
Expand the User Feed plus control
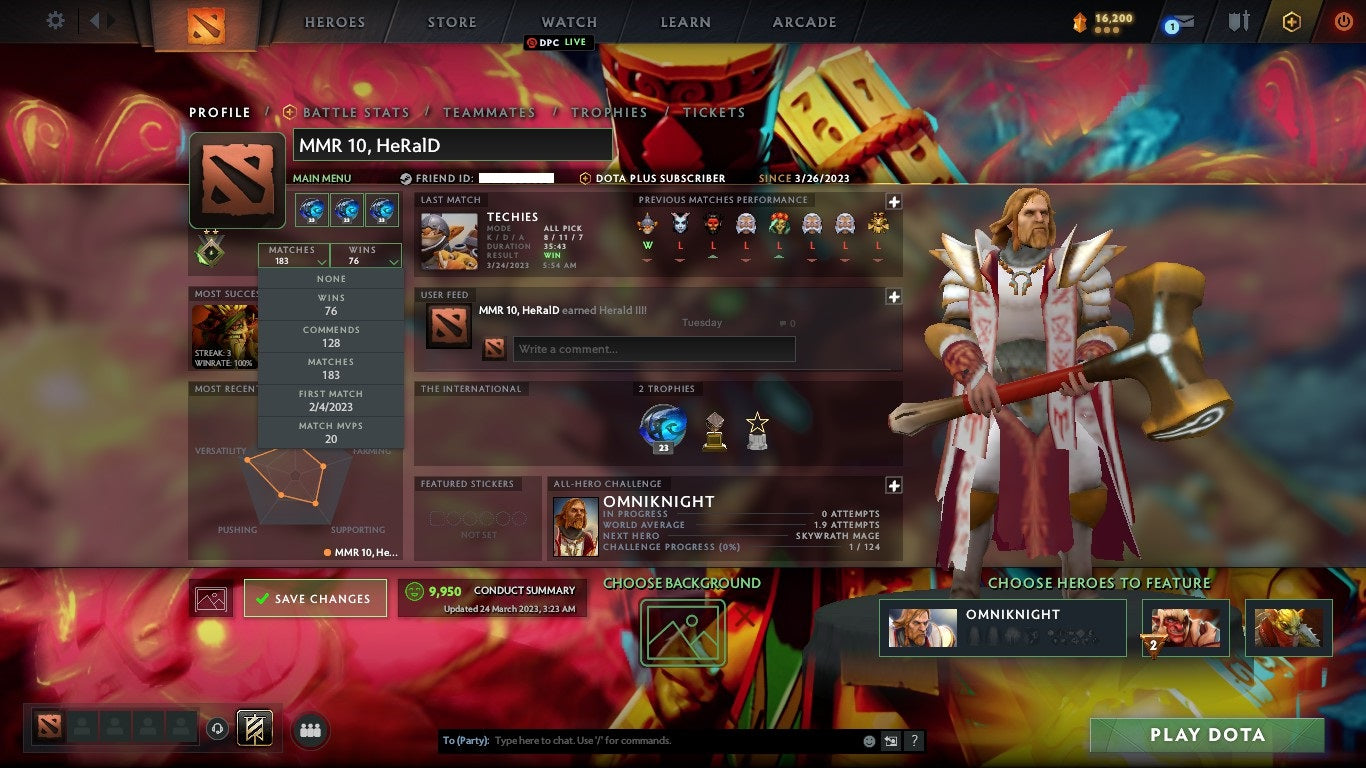point(892,296)
